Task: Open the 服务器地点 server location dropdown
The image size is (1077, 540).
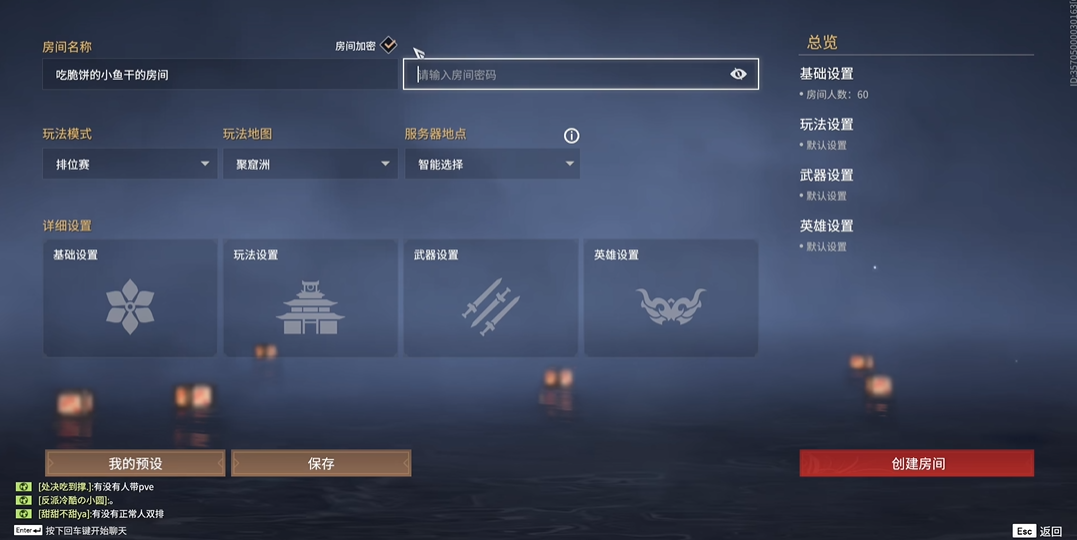Action: pos(491,164)
